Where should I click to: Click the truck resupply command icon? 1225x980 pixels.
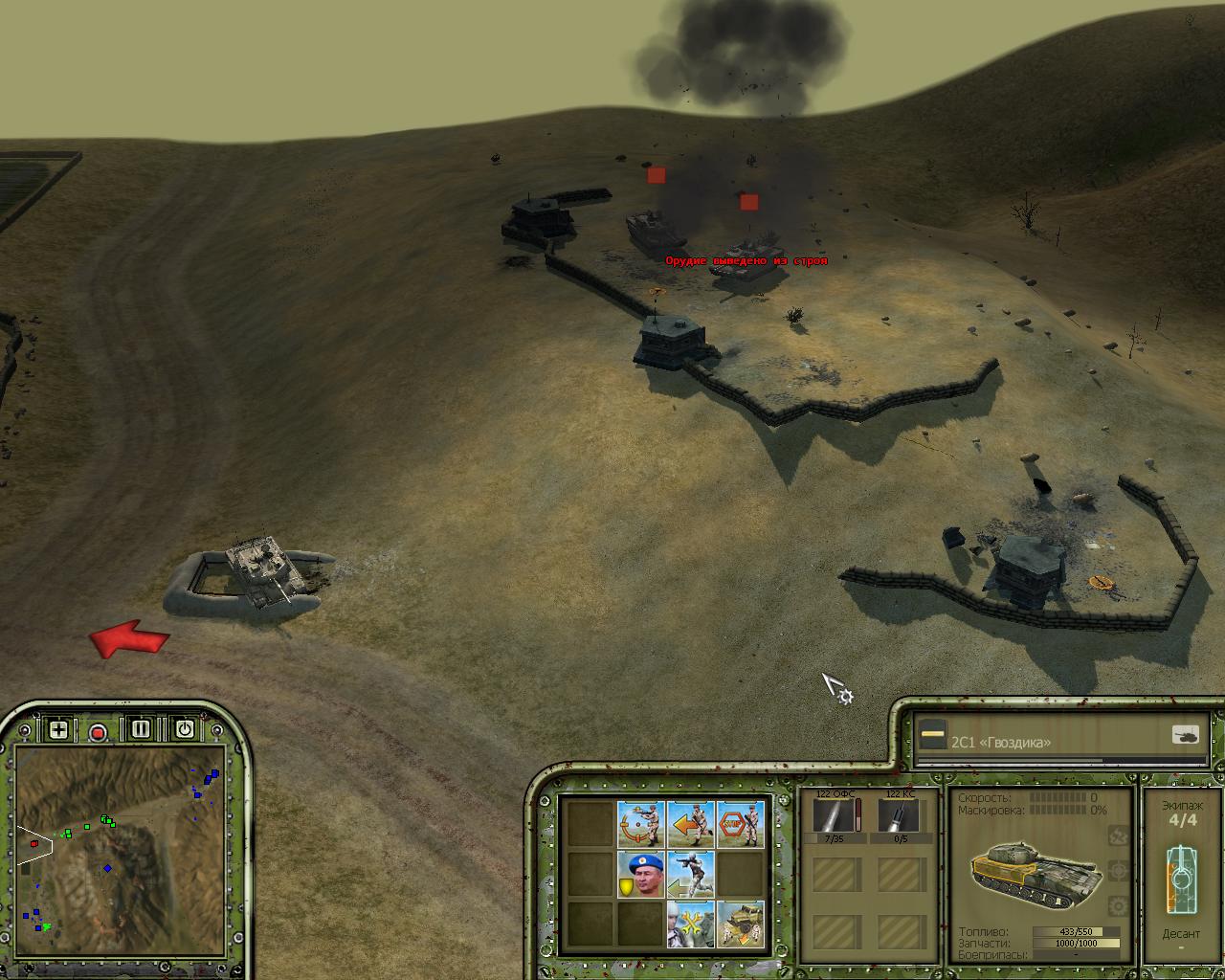[740, 924]
